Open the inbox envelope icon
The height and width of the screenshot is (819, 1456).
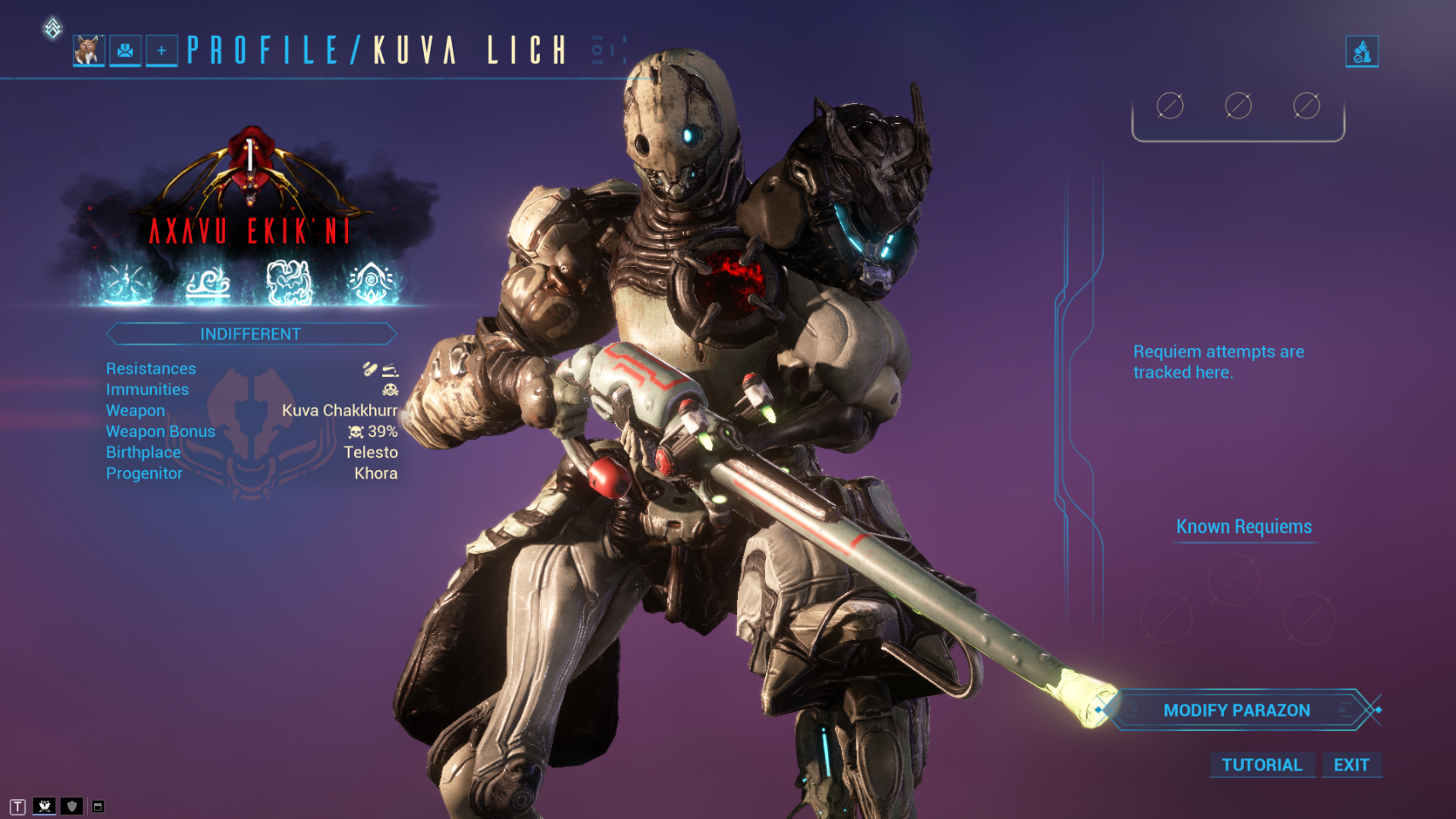pos(125,51)
